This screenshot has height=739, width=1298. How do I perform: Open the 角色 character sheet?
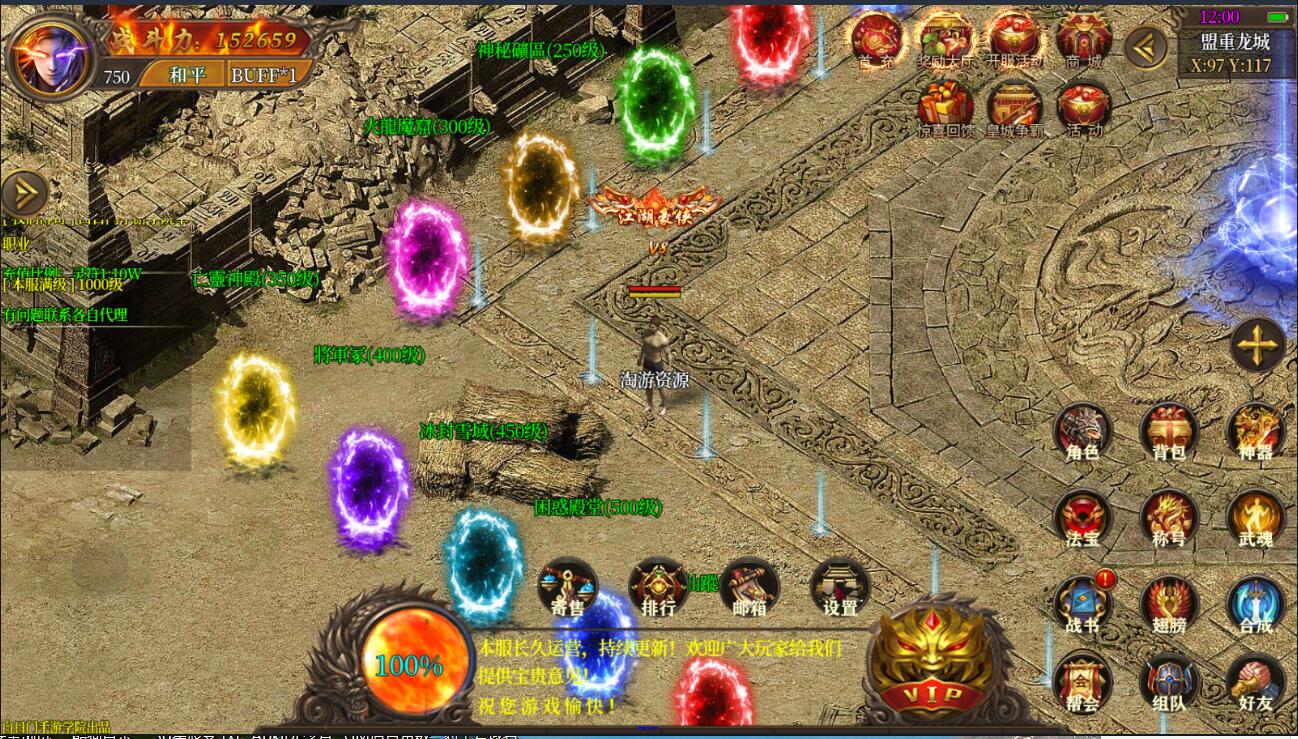click(x=1083, y=432)
